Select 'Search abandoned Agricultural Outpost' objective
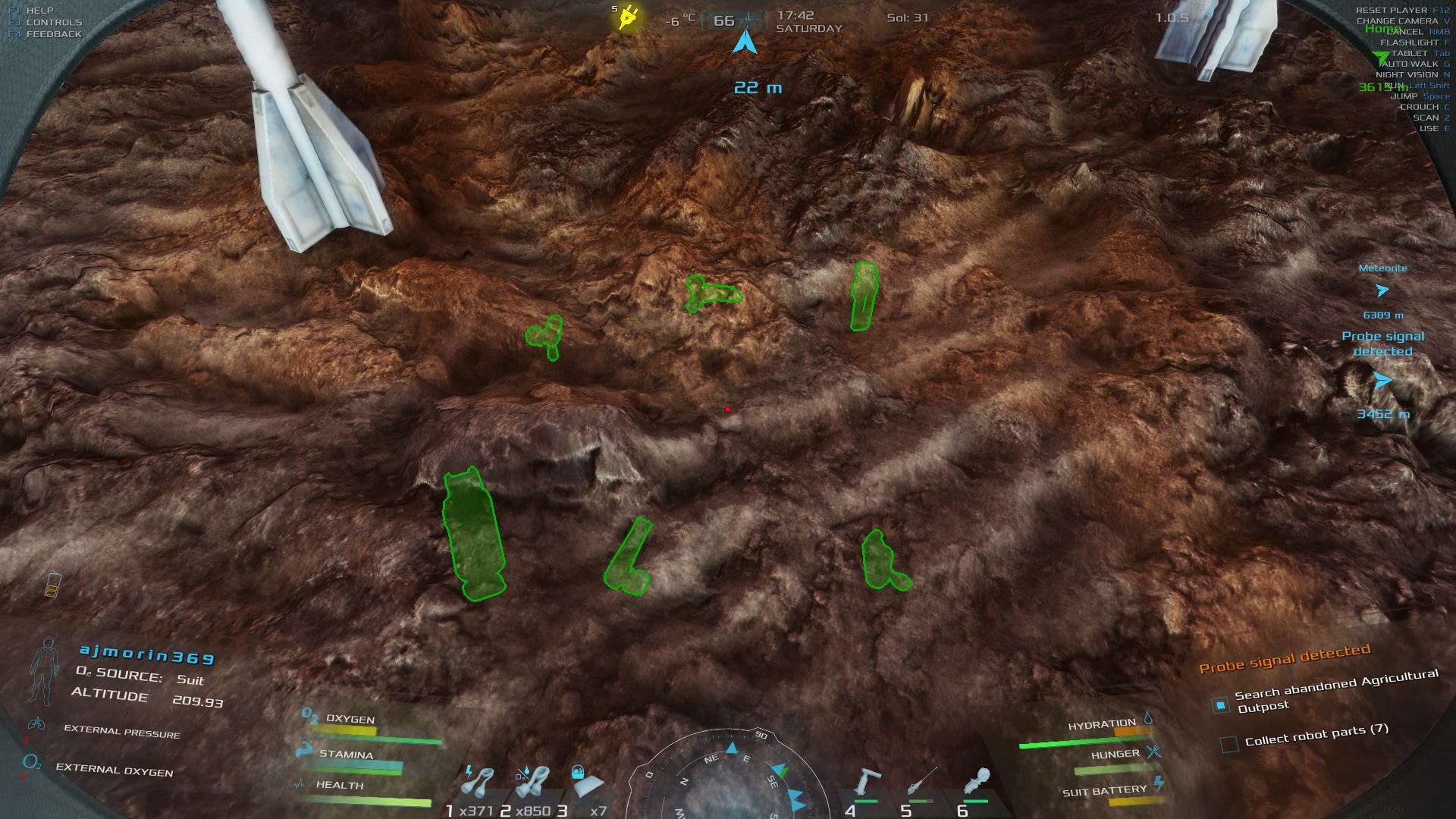 [1335, 691]
